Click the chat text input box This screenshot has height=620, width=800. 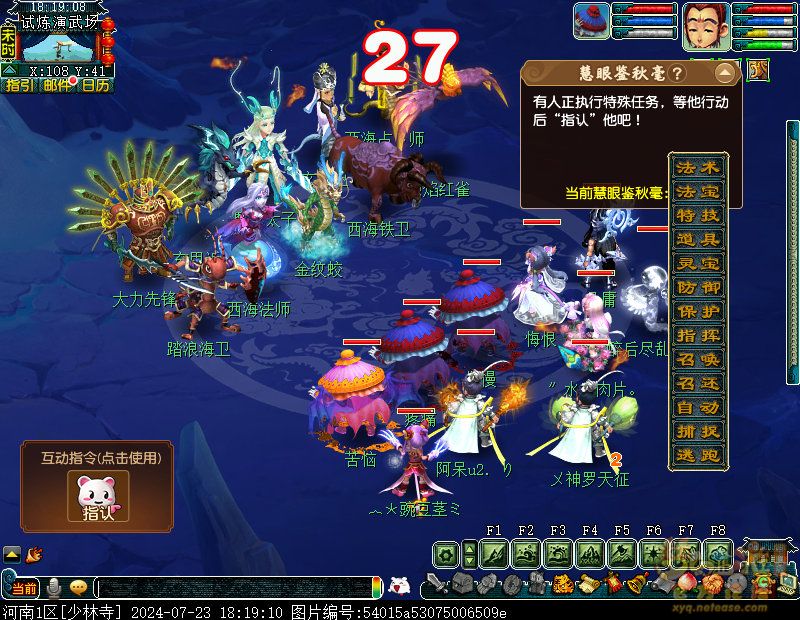(240, 587)
